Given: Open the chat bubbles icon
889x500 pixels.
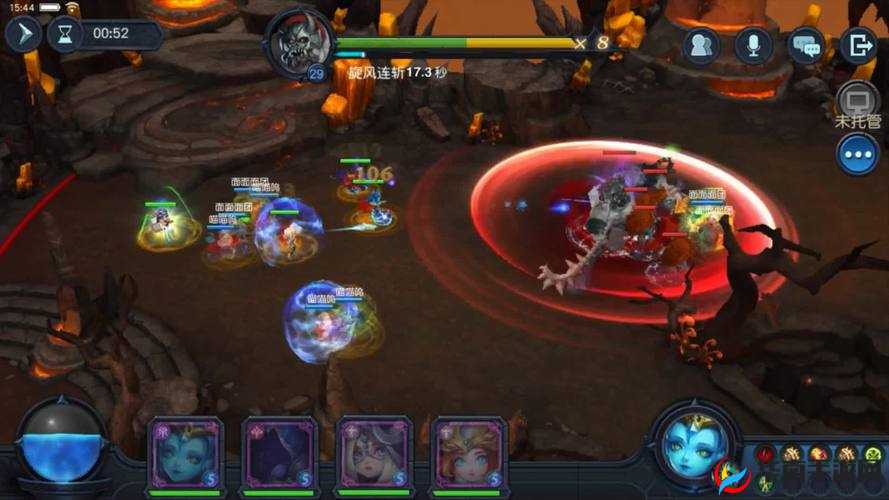Looking at the screenshot, I should pos(806,45).
